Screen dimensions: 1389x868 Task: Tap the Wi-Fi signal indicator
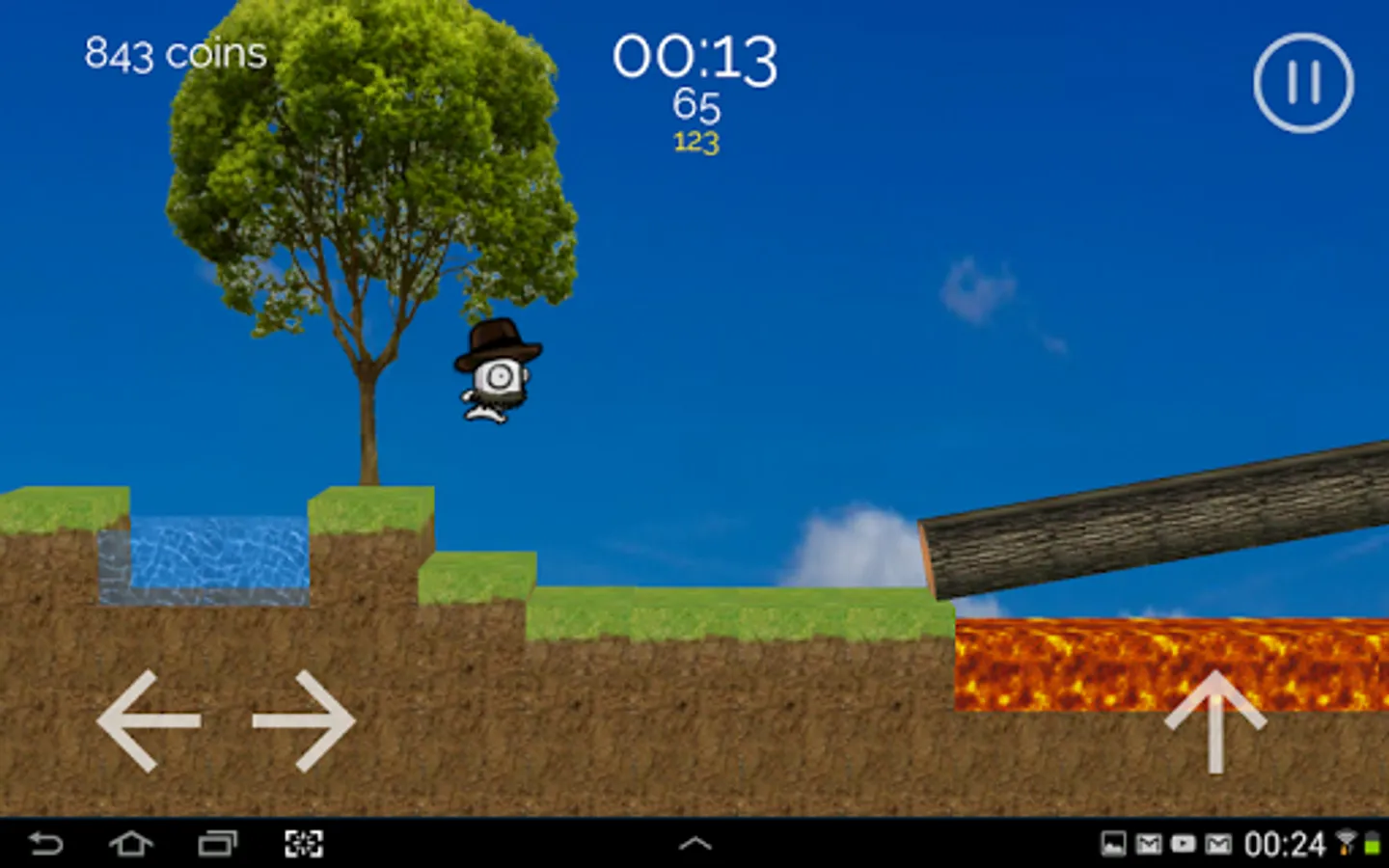1344,843
